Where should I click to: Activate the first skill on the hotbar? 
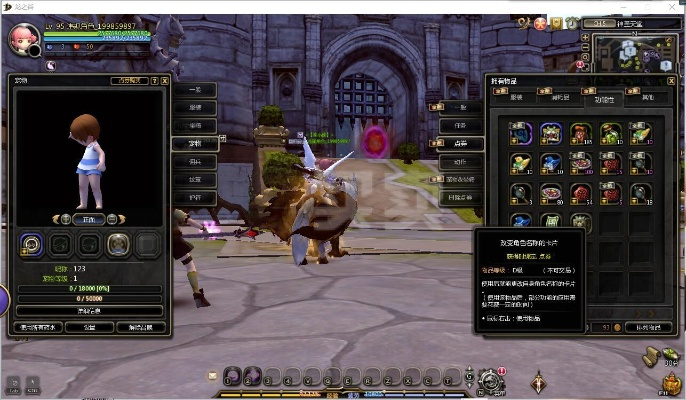tap(232, 378)
